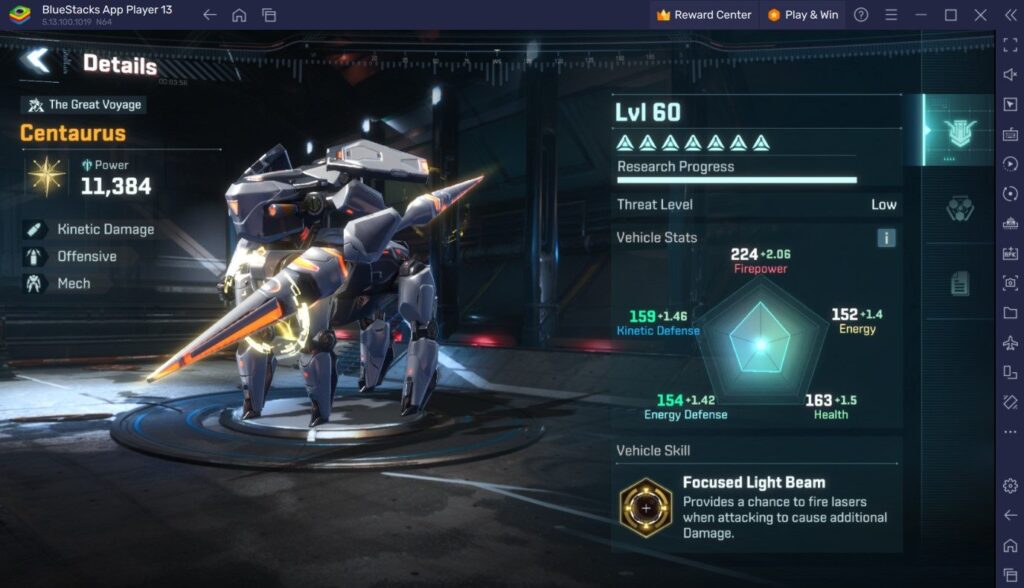Go back using the Details arrow
1024x588 pixels.
coord(37,61)
